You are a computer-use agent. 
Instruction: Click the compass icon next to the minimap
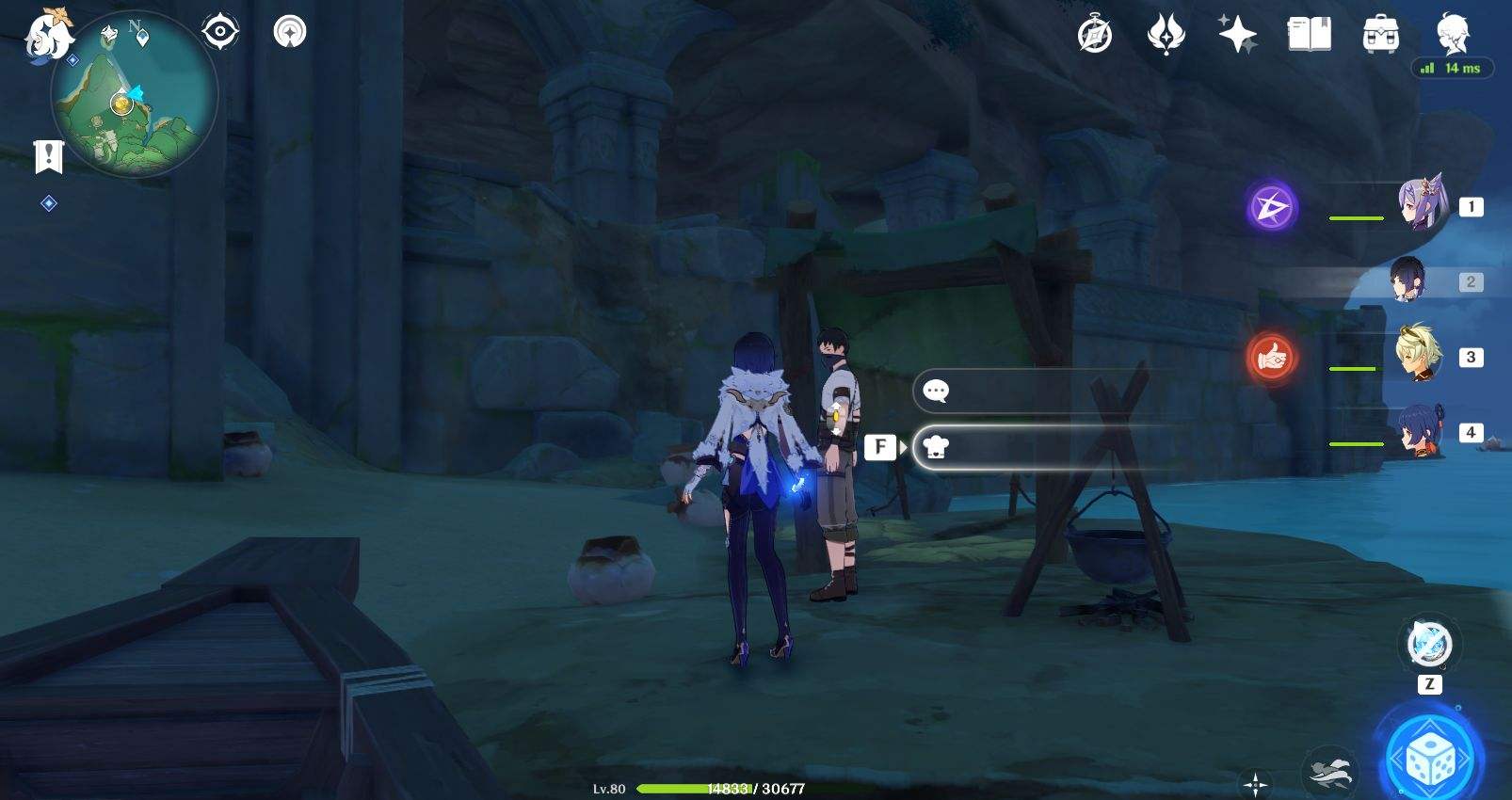click(220, 30)
